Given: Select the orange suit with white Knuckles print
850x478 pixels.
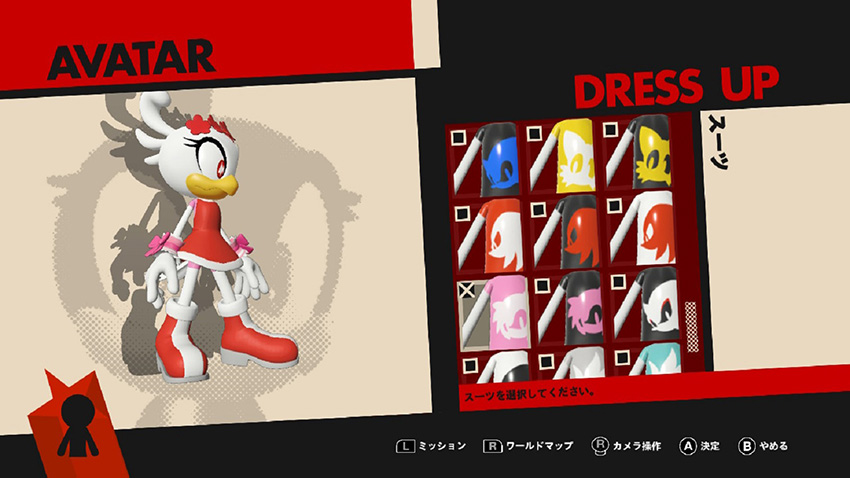Looking at the screenshot, I should point(495,234).
